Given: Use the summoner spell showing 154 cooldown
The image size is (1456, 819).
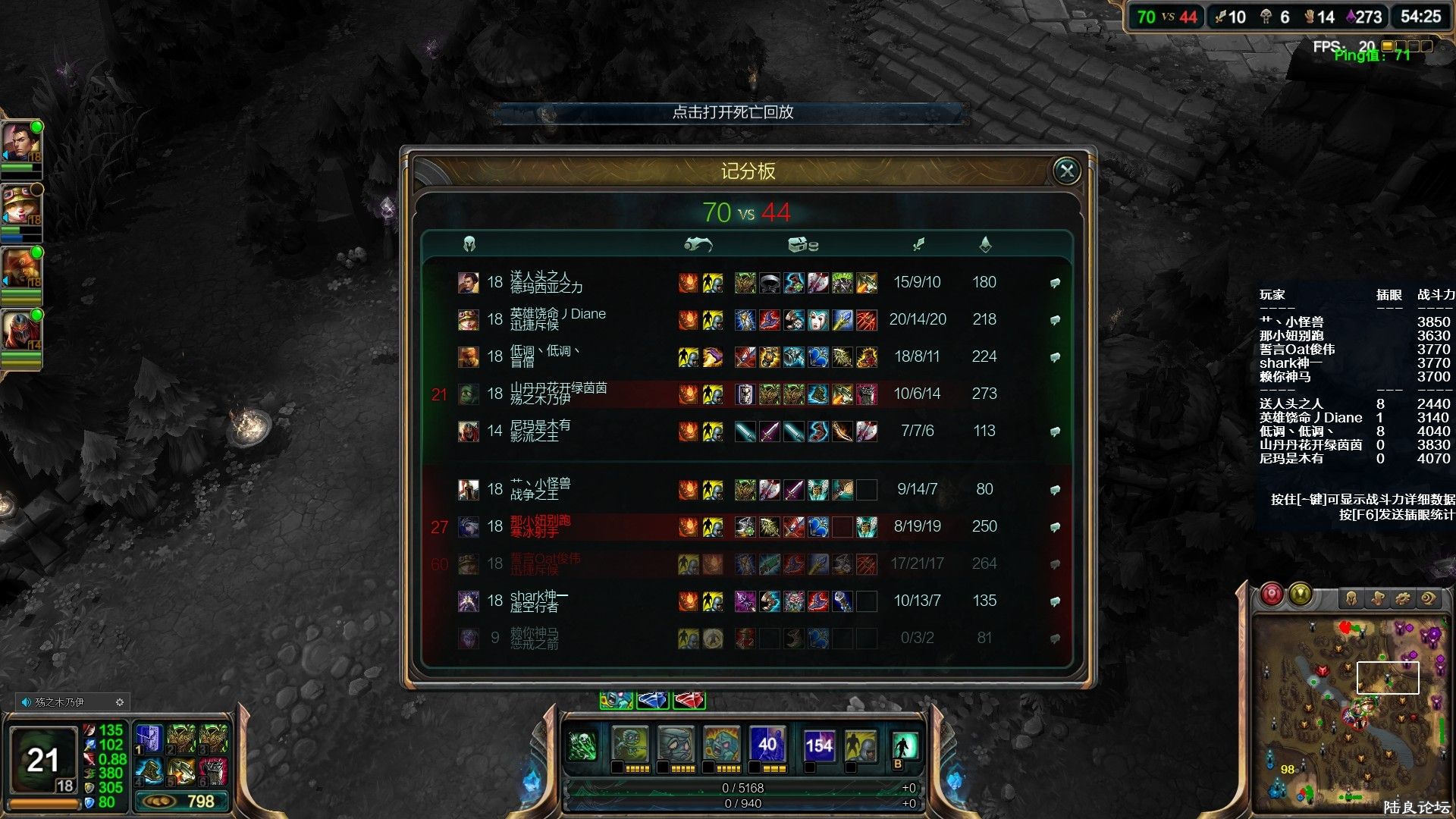Looking at the screenshot, I should coord(819,745).
